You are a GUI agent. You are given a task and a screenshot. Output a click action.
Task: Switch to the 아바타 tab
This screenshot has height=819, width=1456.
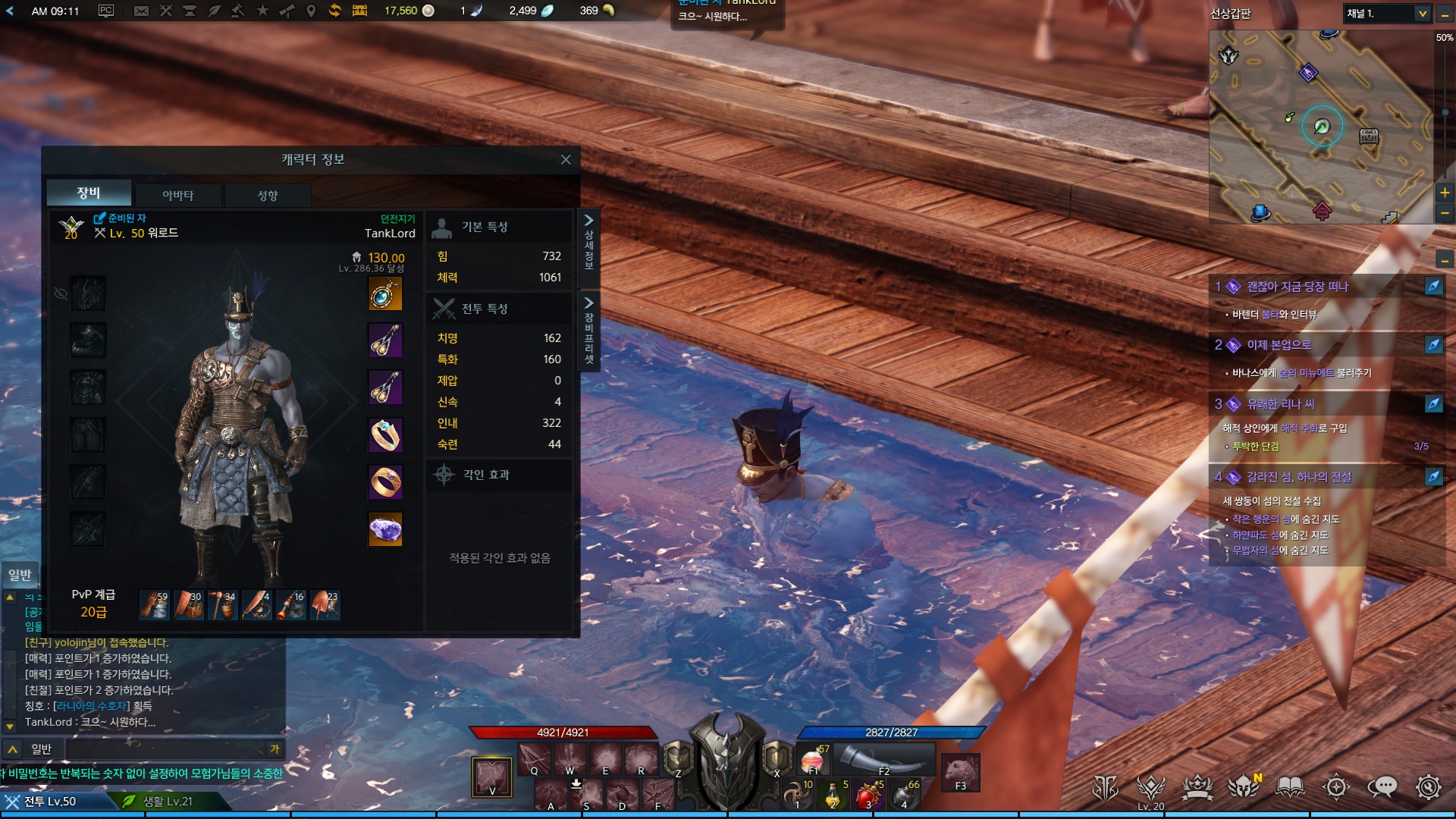point(178,196)
